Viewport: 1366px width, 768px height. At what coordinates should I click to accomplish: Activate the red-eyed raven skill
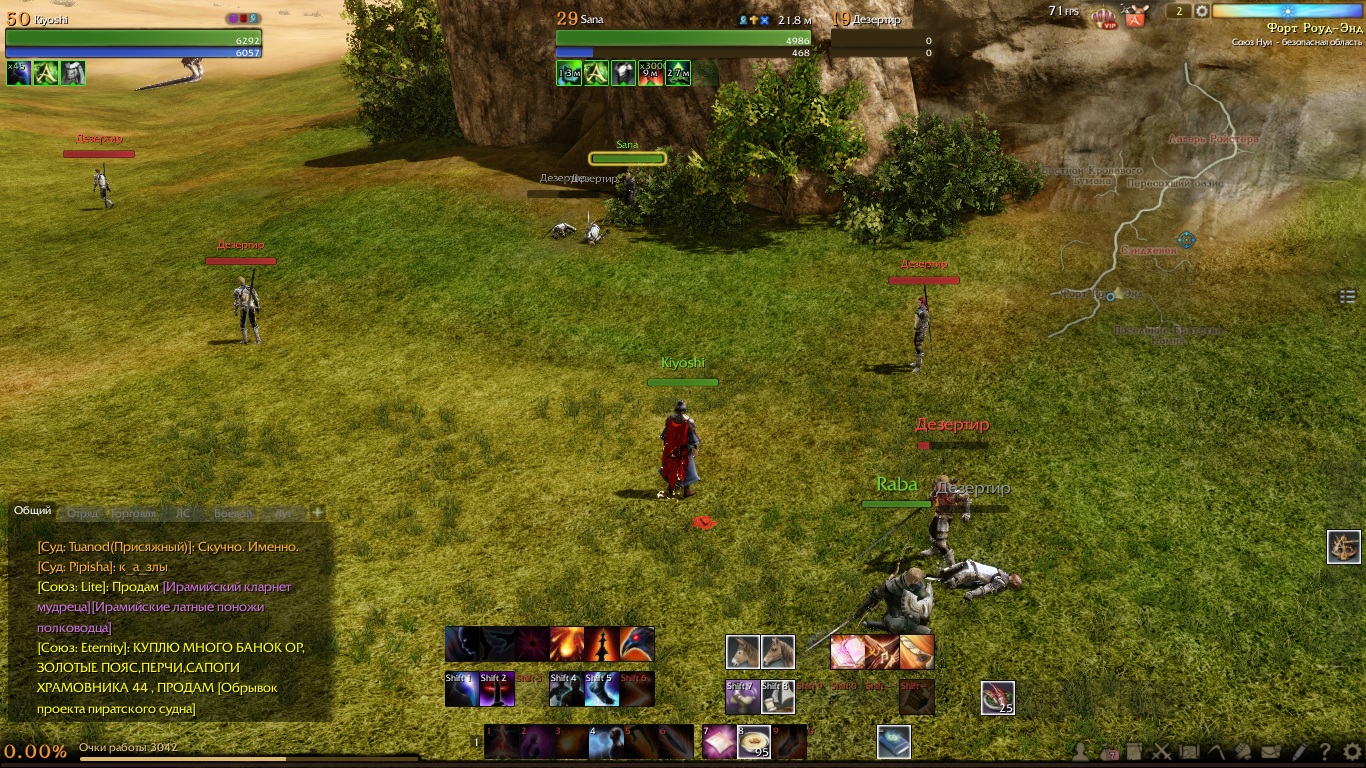point(637,644)
